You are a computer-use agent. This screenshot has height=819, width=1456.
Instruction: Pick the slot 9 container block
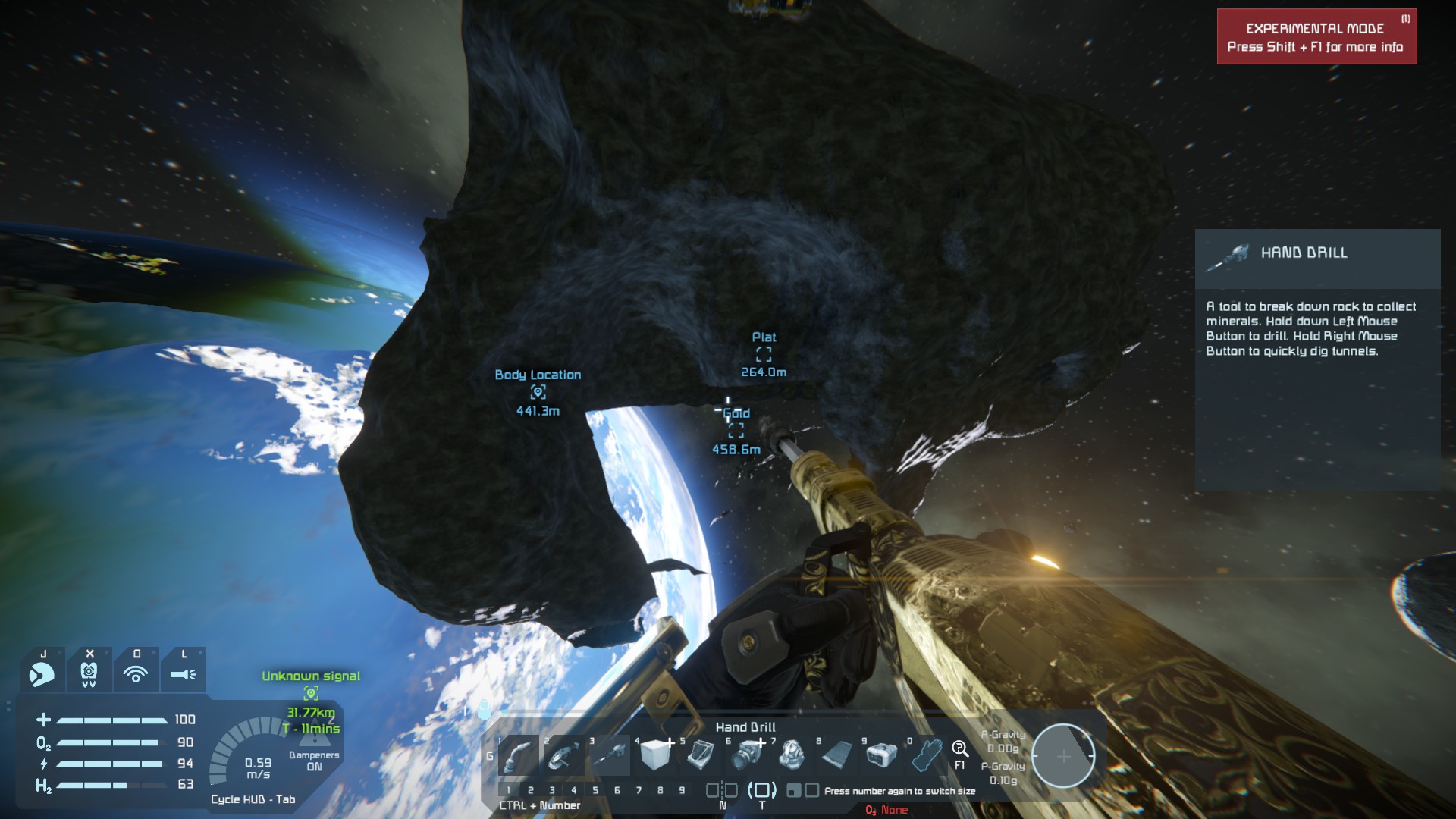[882, 755]
